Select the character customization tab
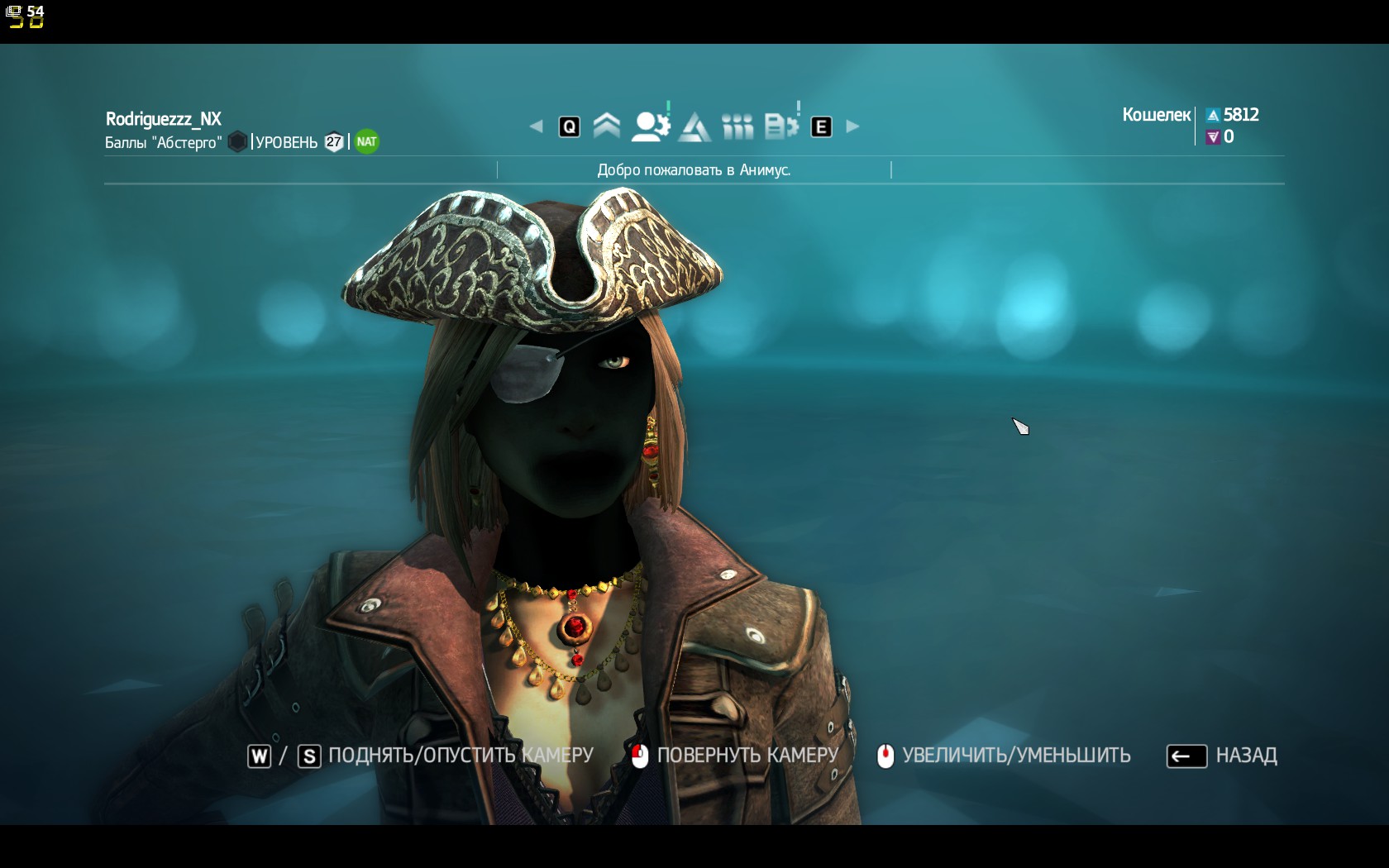 coord(650,126)
